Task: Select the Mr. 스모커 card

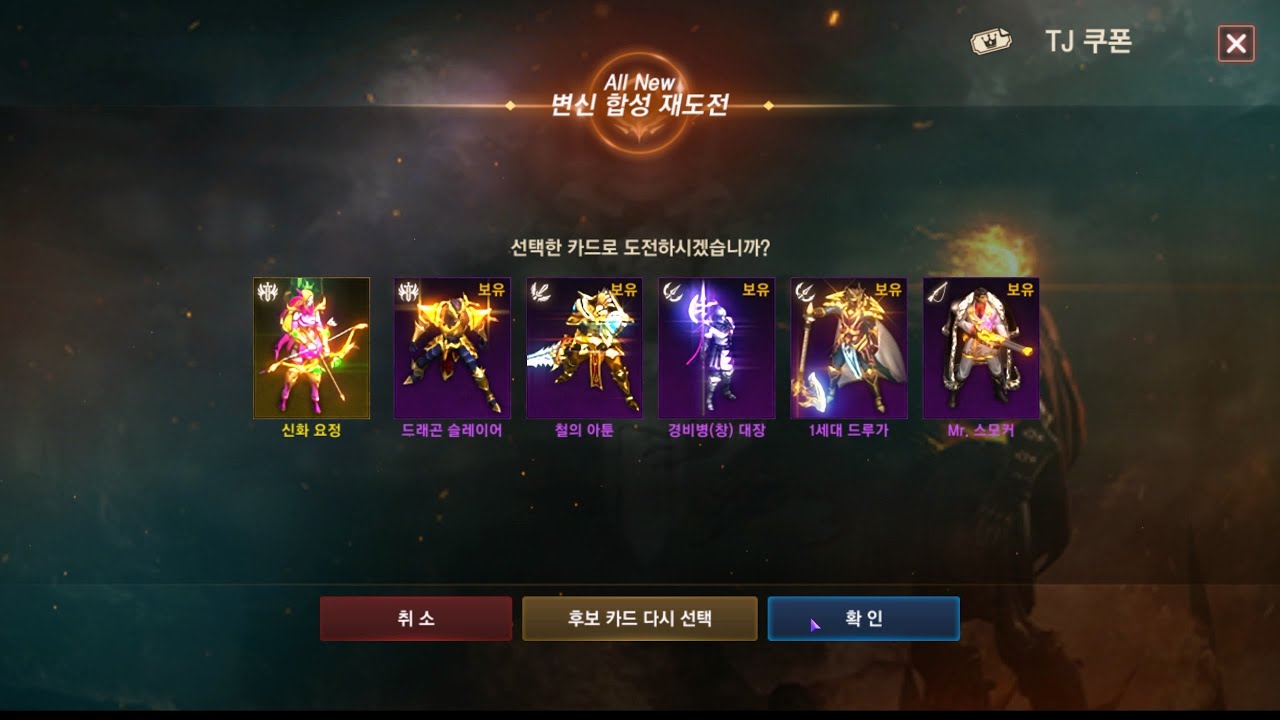Action: pos(980,348)
